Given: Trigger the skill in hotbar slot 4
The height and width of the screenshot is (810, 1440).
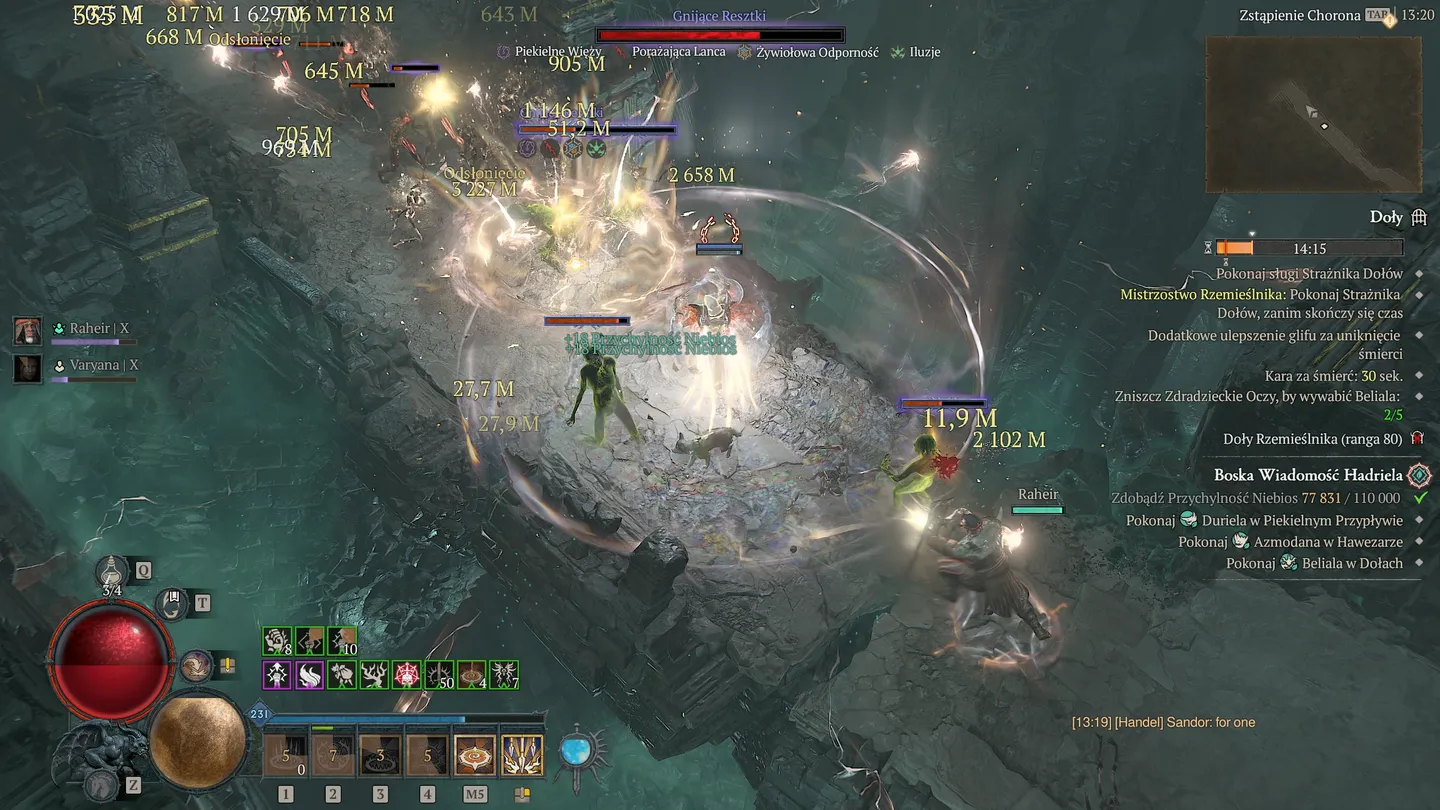Looking at the screenshot, I should point(427,756).
